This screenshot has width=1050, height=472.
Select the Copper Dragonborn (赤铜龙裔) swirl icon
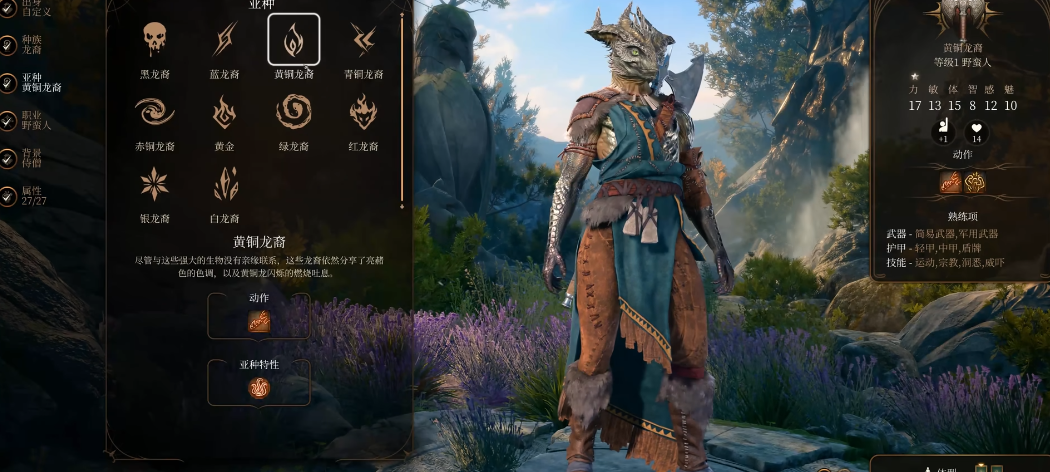(154, 112)
